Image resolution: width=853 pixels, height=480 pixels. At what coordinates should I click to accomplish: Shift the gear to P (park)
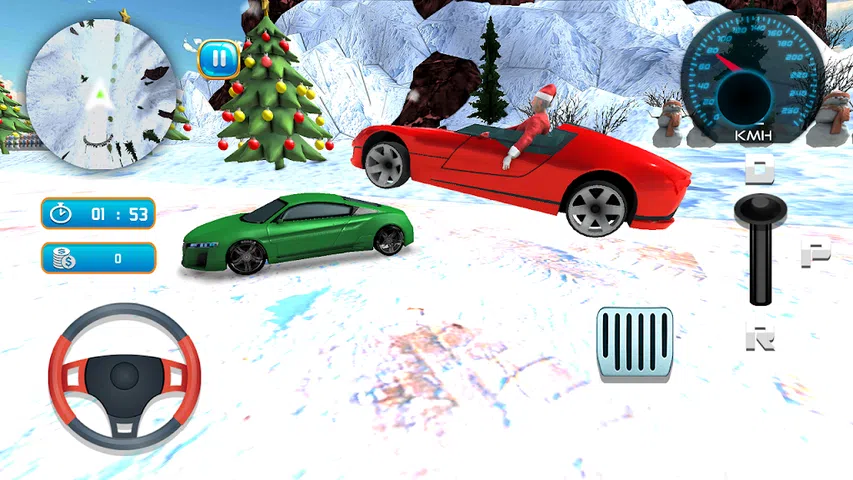[x=815, y=254]
